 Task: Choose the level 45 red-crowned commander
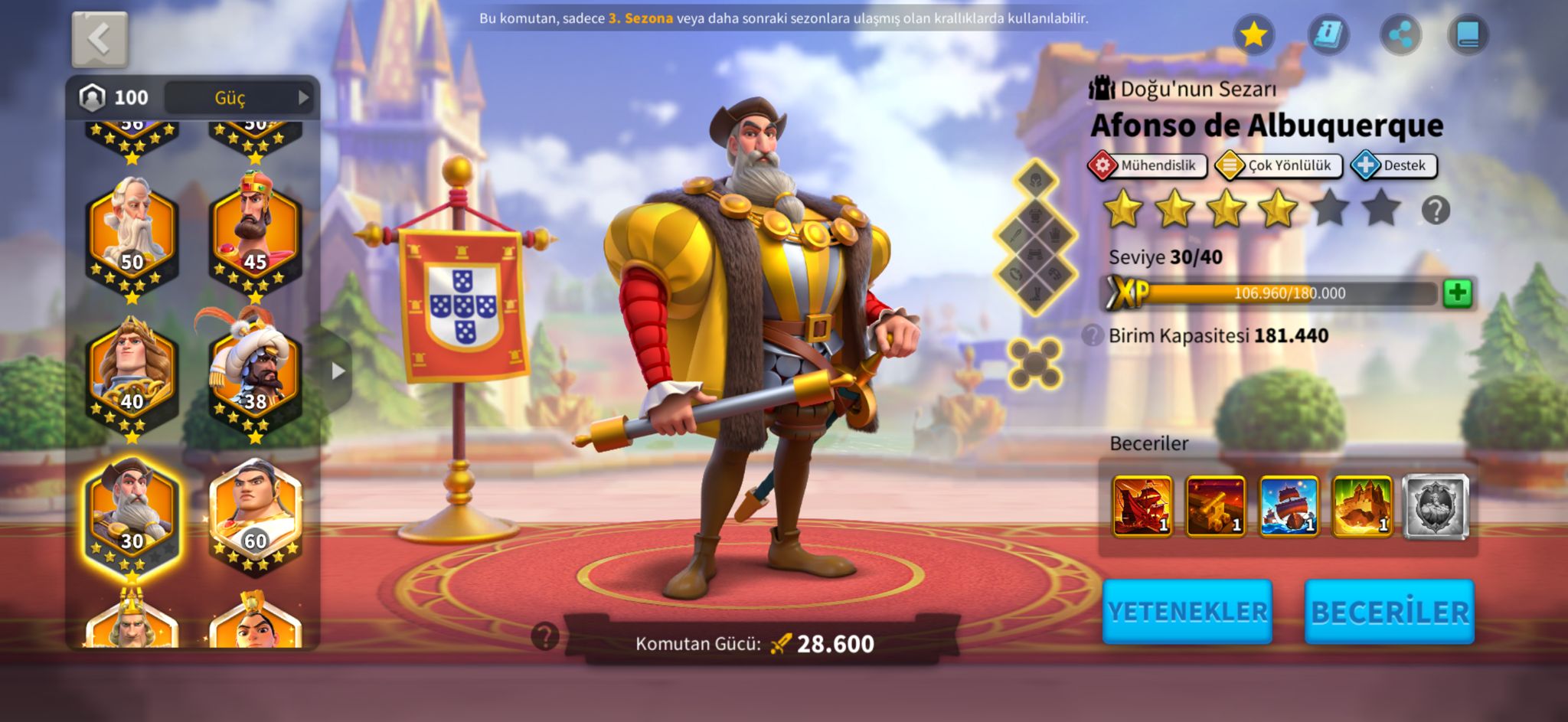point(255,235)
